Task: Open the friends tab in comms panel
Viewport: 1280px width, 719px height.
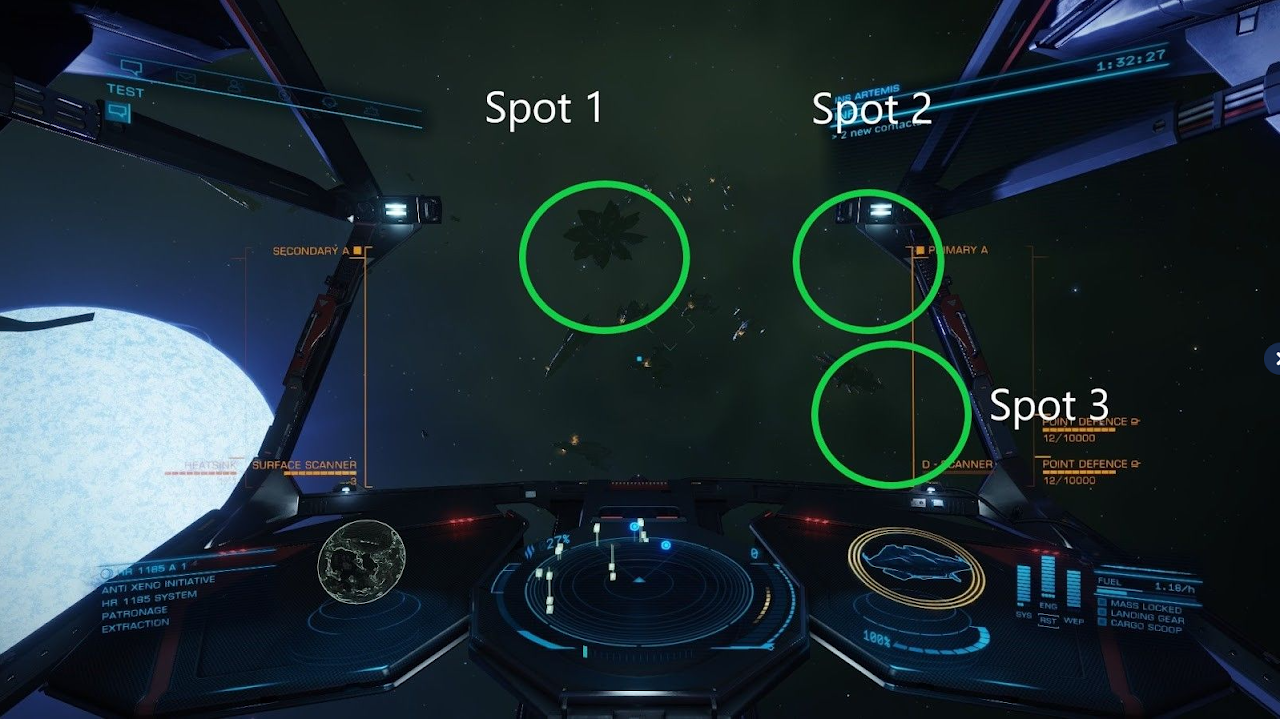Action: (x=236, y=86)
